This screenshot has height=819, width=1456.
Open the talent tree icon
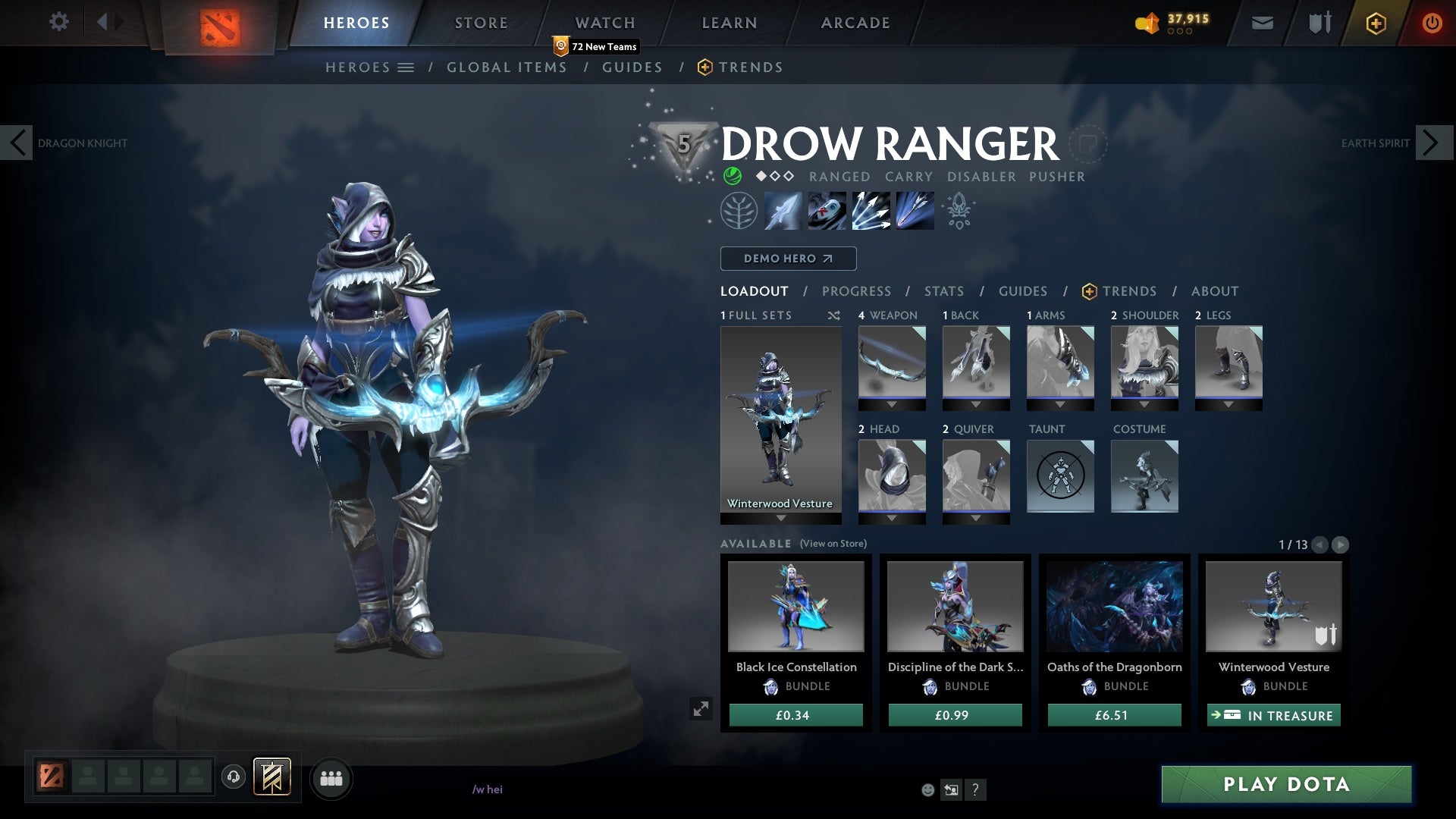pyautogui.click(x=739, y=211)
